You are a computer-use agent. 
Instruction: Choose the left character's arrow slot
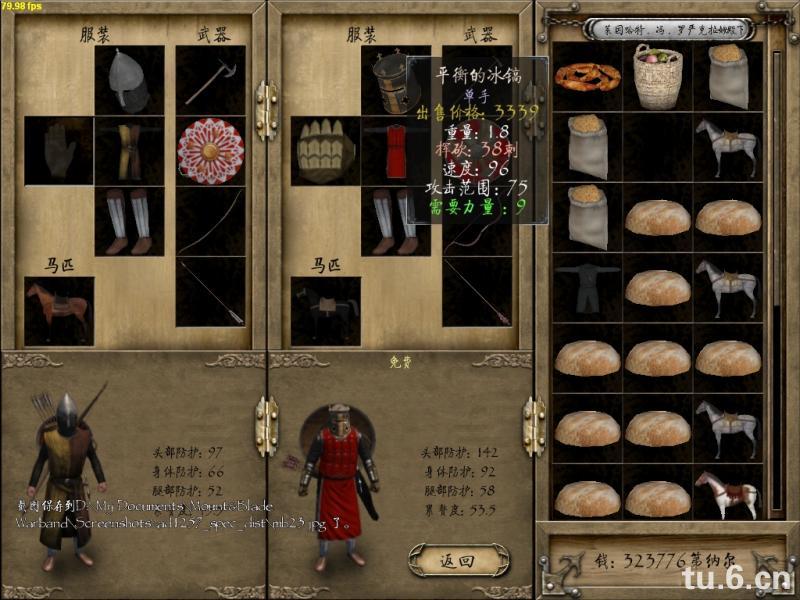click(210, 292)
